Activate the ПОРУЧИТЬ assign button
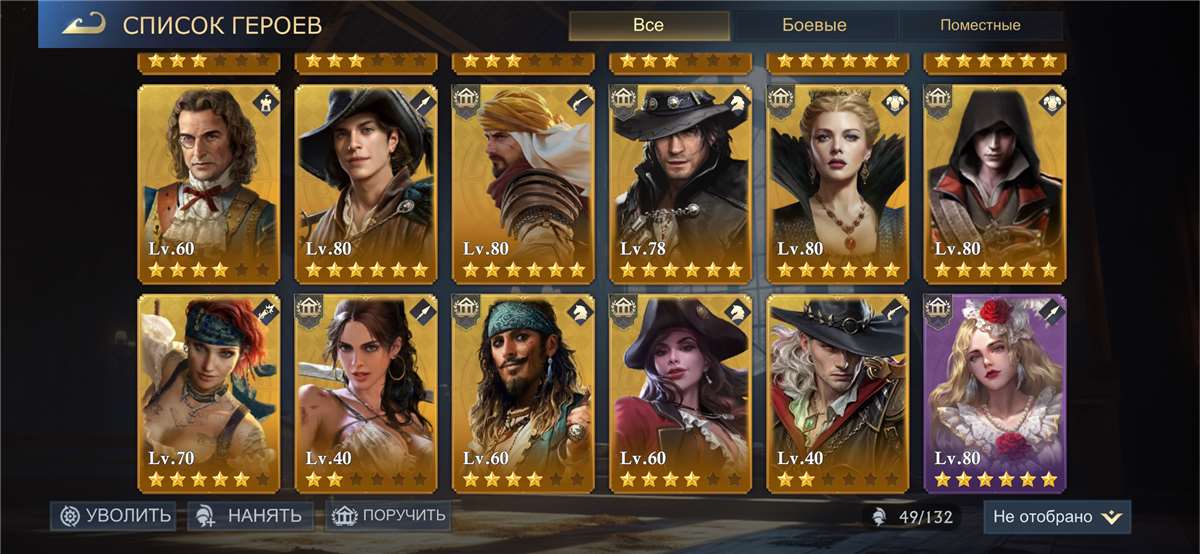Viewport: 1200px width, 554px height. [388, 516]
